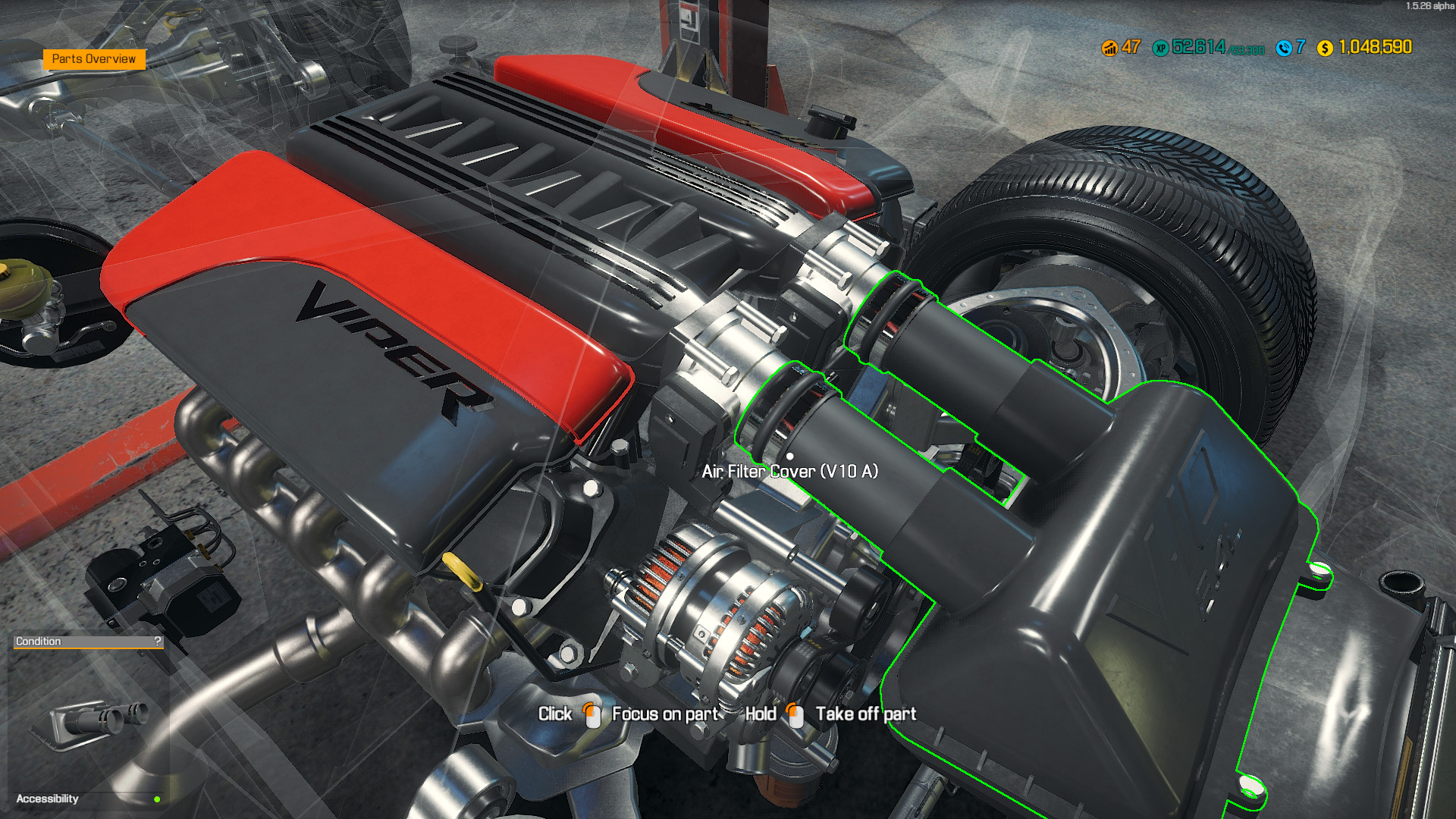Click the orange level chart icon

pos(1109,47)
